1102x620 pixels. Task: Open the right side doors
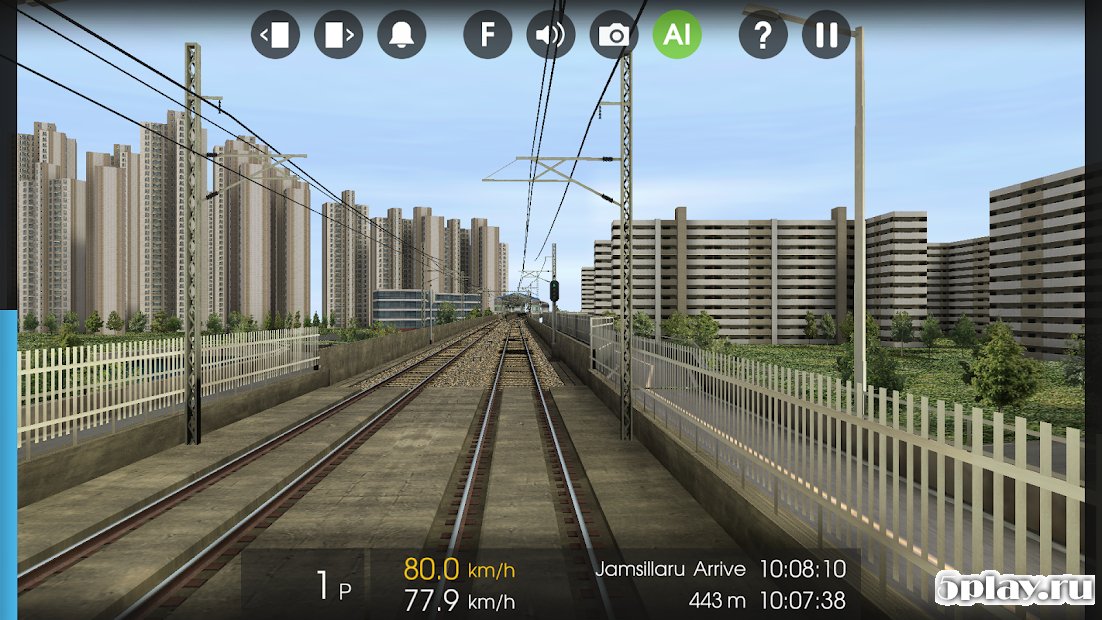coord(338,35)
